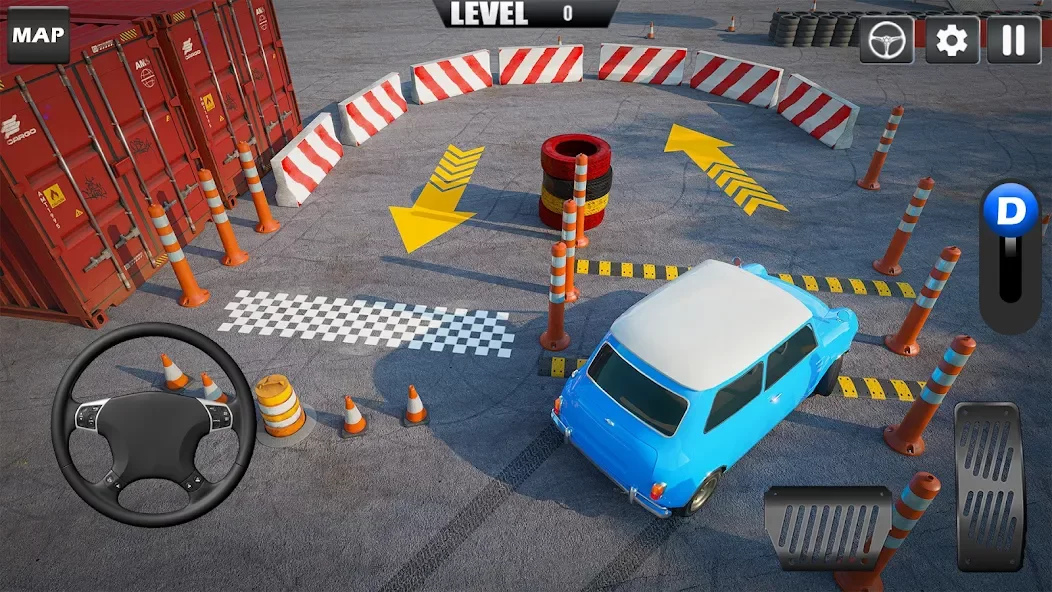The width and height of the screenshot is (1052, 592).
Task: Open the gear settings menu
Action: pyautogui.click(x=951, y=40)
